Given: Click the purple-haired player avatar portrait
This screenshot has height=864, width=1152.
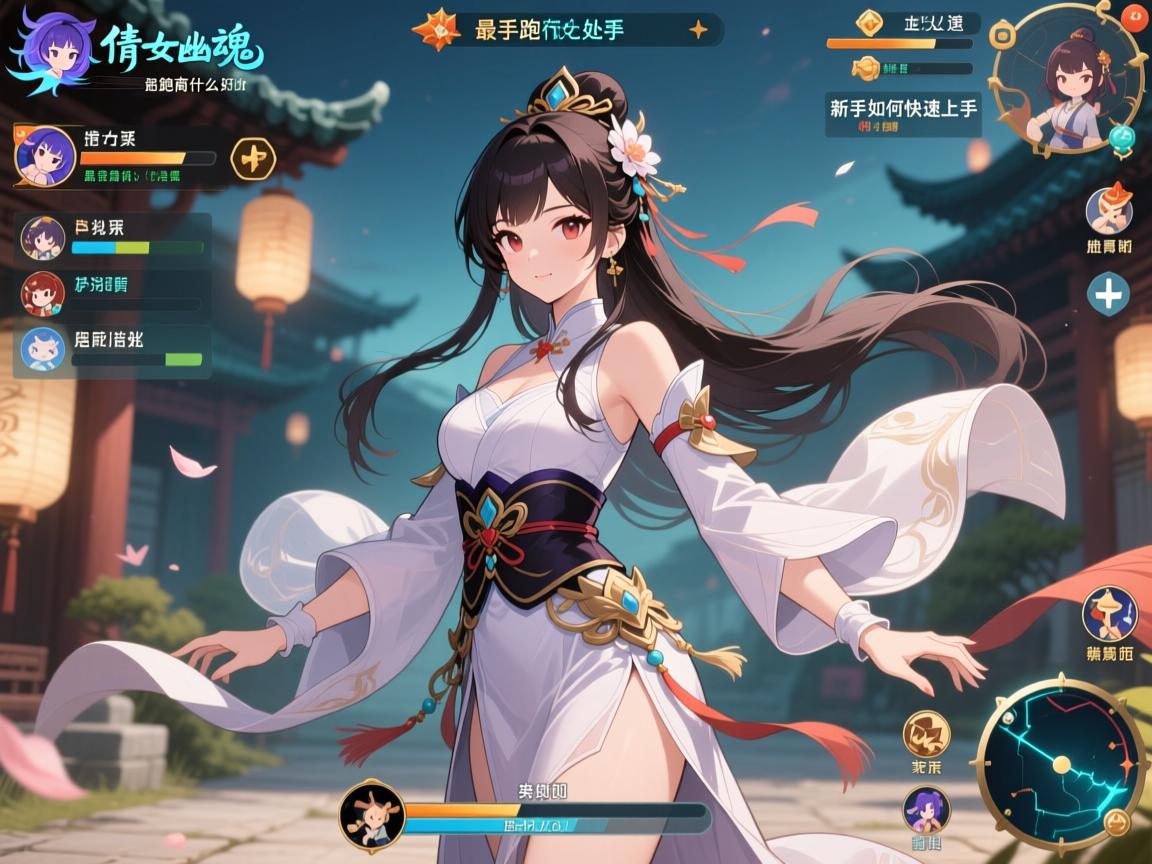Looking at the screenshot, I should 46,156.
